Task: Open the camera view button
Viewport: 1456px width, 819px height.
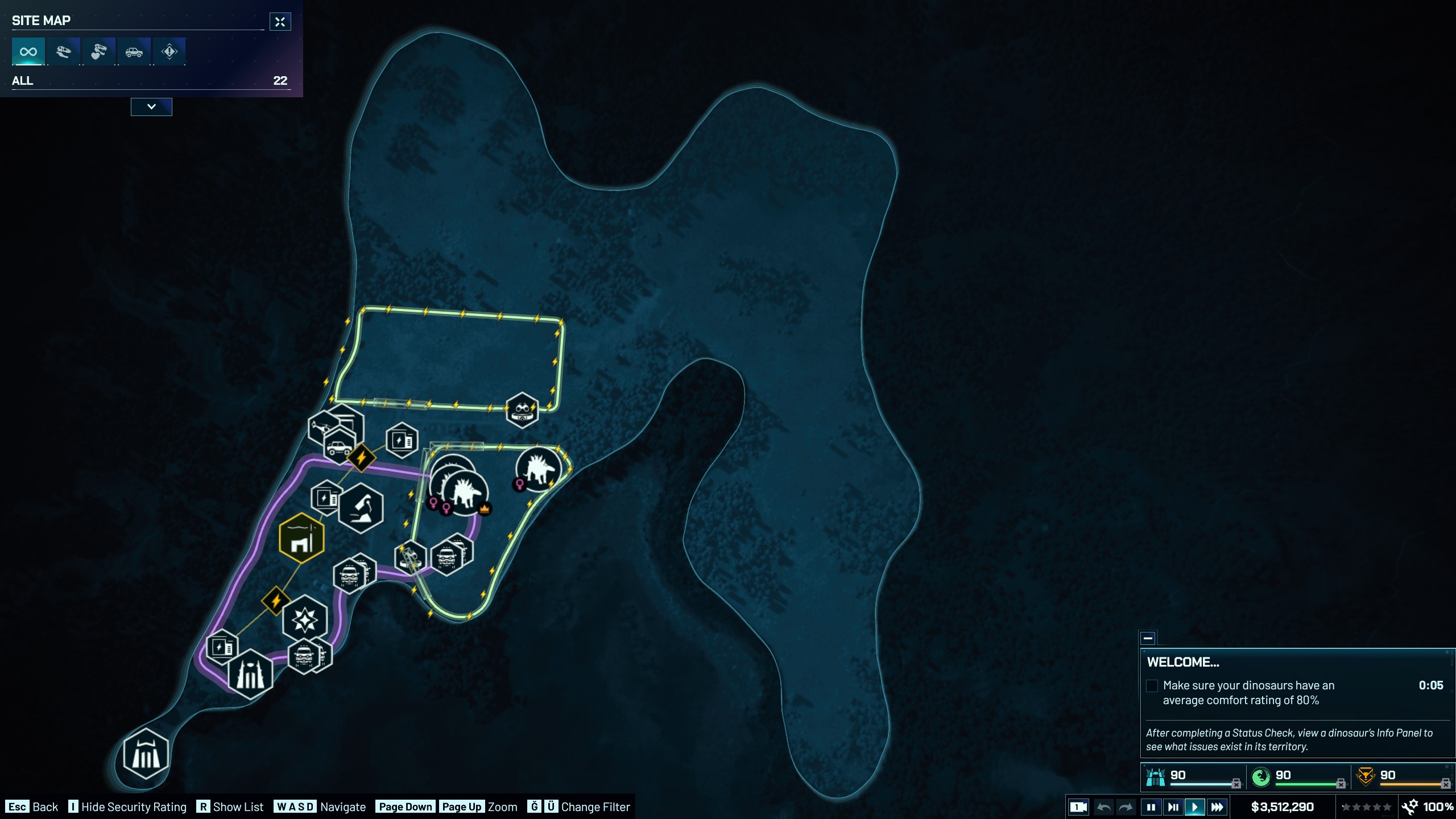Action: tap(1078, 806)
